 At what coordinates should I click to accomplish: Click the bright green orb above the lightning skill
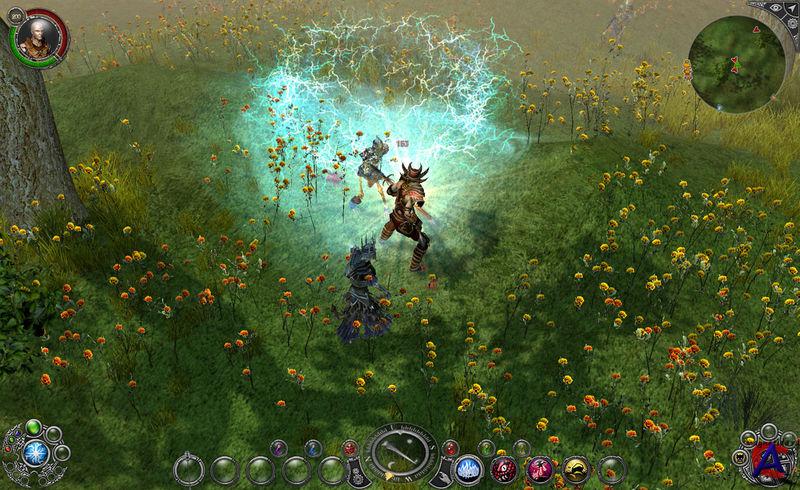(33, 427)
